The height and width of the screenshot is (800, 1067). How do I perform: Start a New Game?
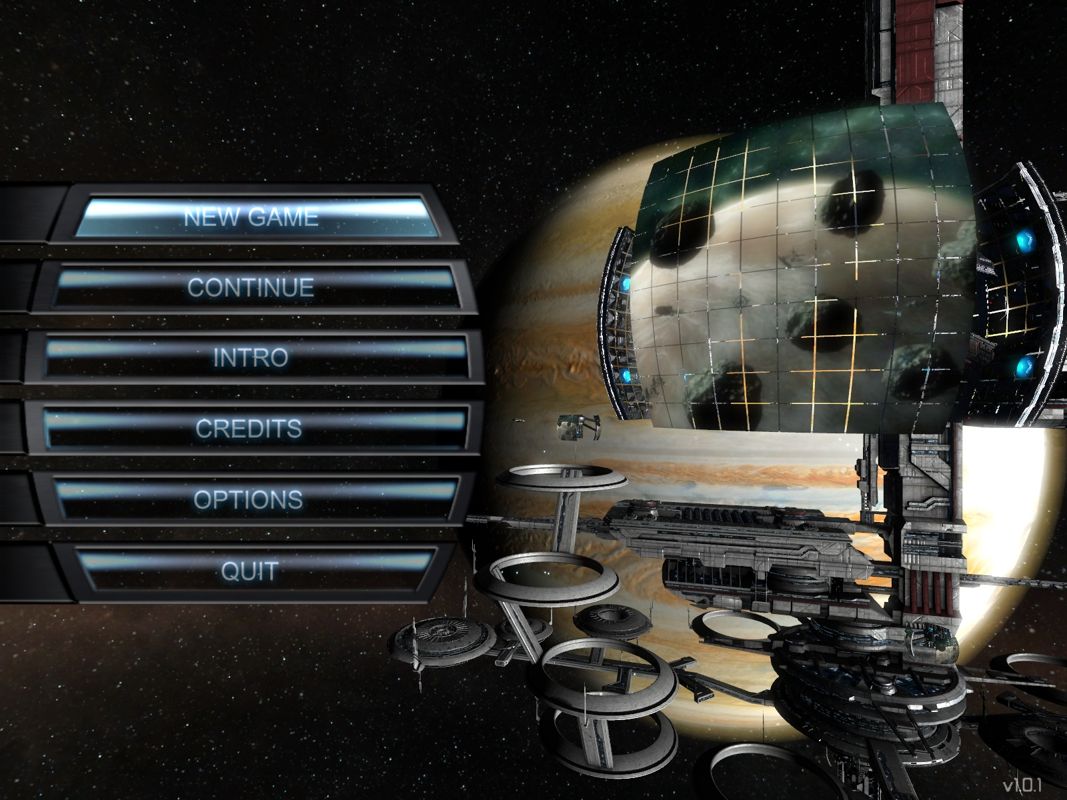(252, 216)
